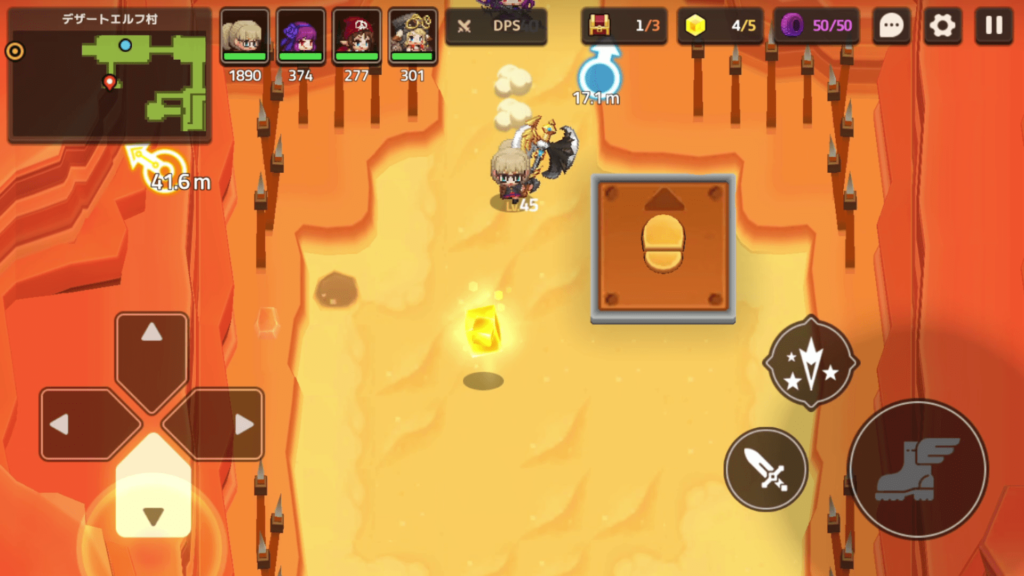1024x576 pixels.
Task: Open the desert village minimap
Action: pos(110,76)
